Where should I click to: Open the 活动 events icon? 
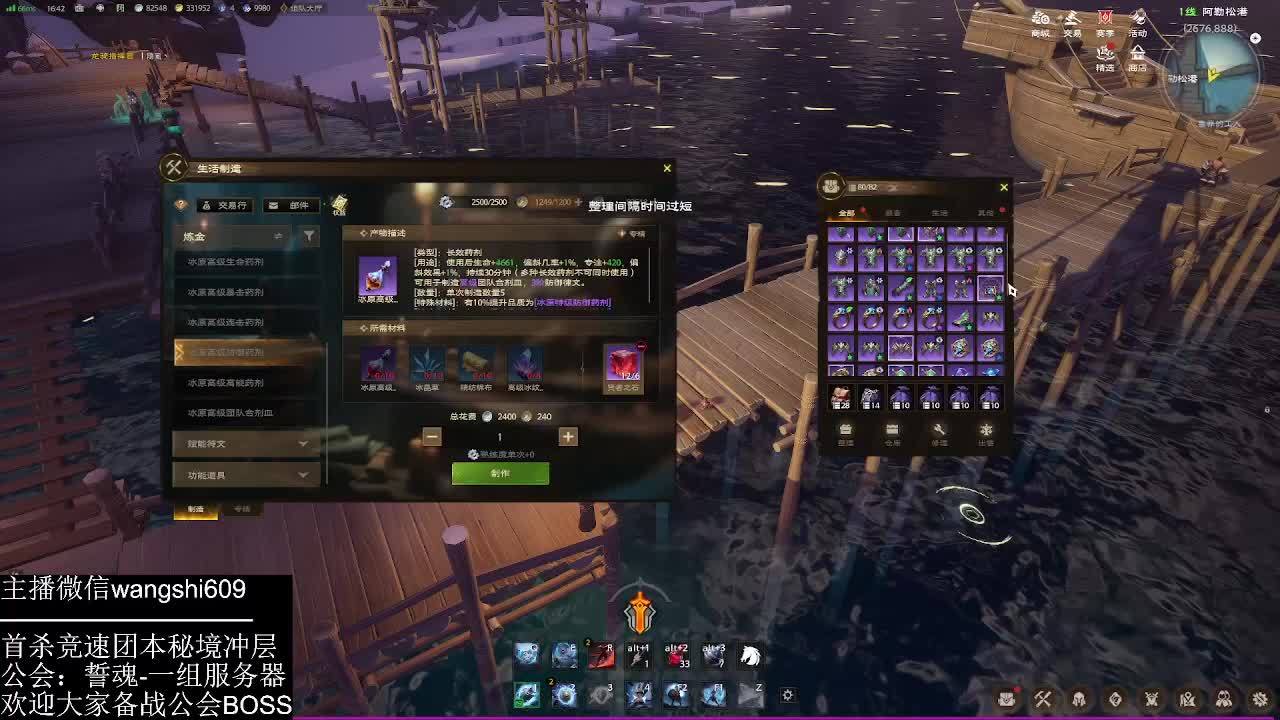pyautogui.click(x=1138, y=24)
